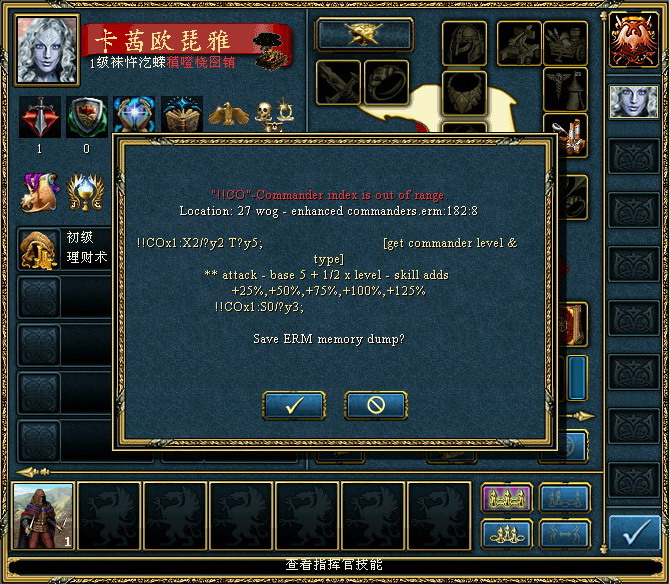This screenshot has width=670, height=584.
Task: Select the attack skill sword icon
Action: click(39, 116)
